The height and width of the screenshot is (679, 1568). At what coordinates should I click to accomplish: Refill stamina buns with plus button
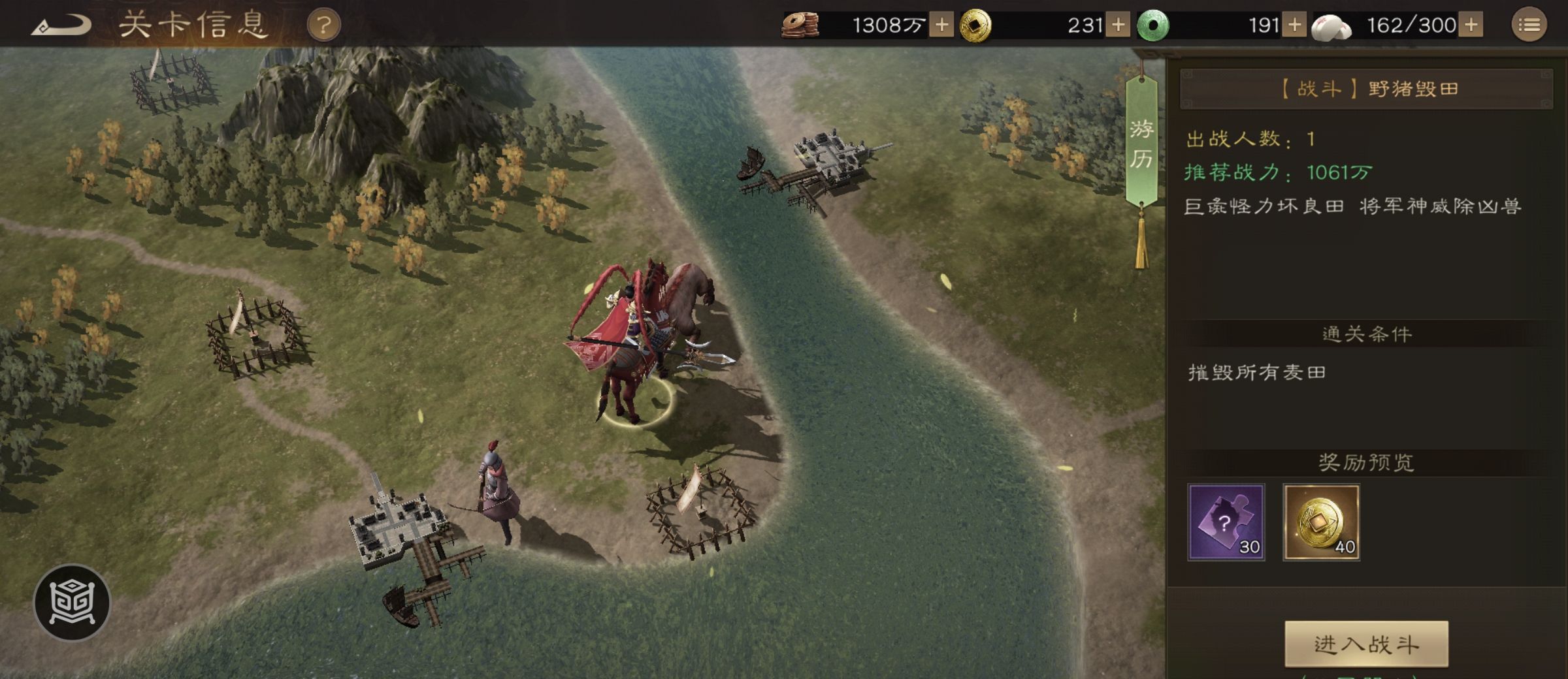click(1471, 25)
